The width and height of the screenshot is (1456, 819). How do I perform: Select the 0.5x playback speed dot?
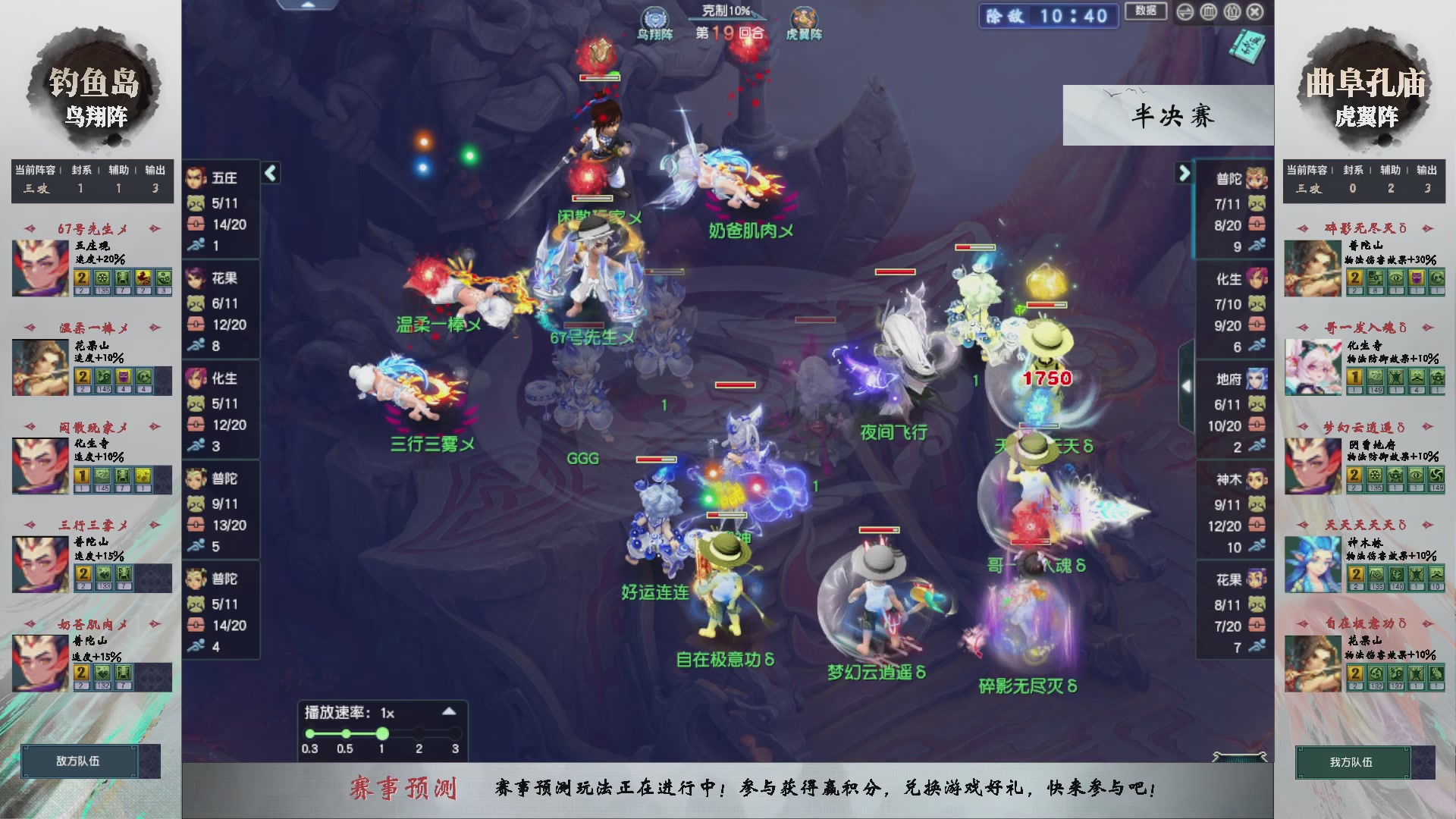point(345,733)
